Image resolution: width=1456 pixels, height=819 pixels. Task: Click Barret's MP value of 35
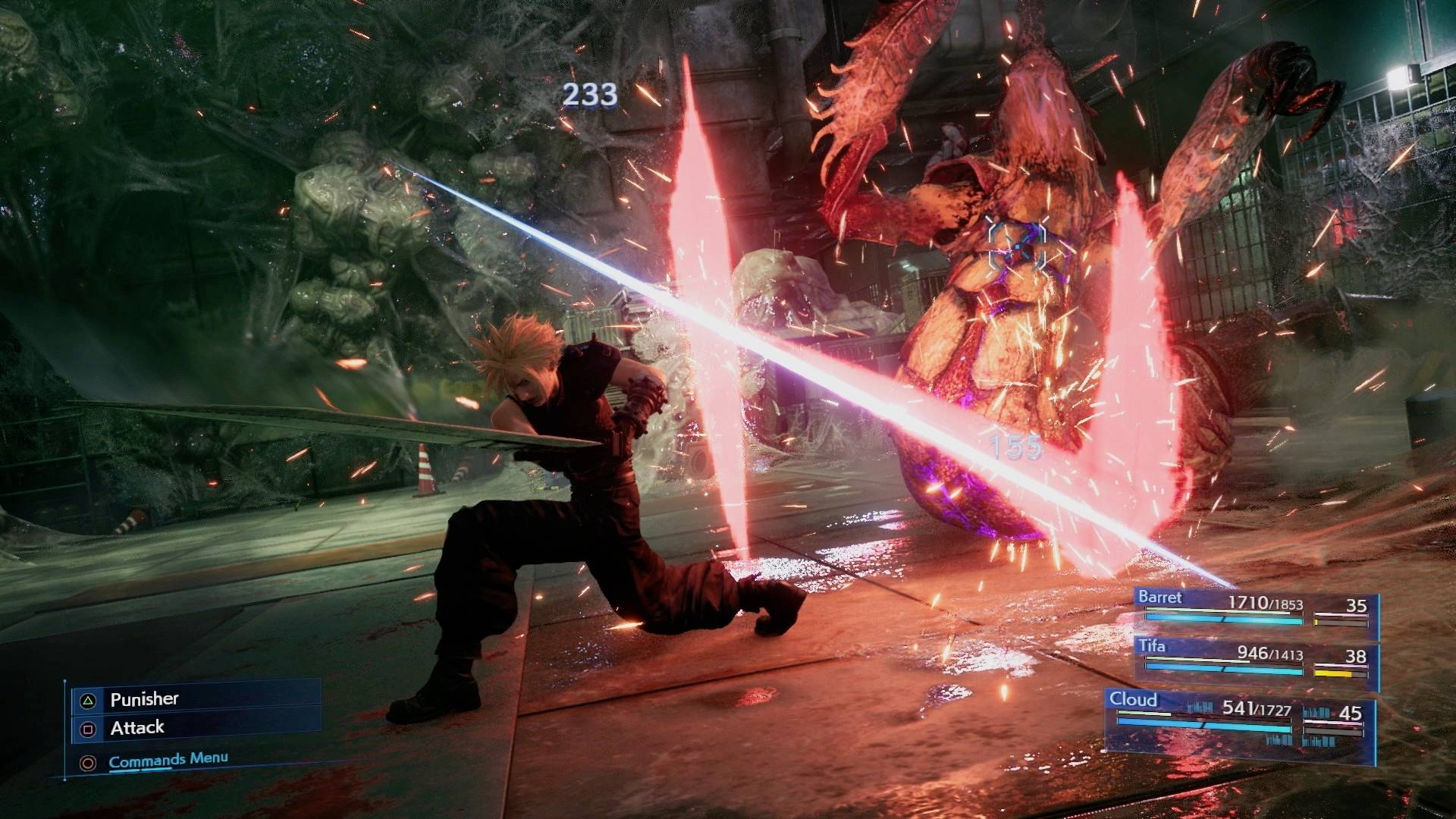tap(1357, 605)
